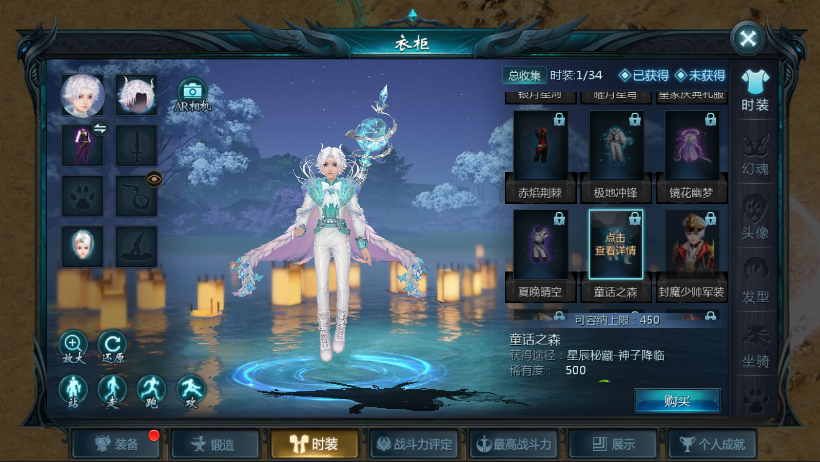Viewport: 820px width, 462px height.
Task: Select the 极地冲锋 costume
Action: (x=616, y=153)
